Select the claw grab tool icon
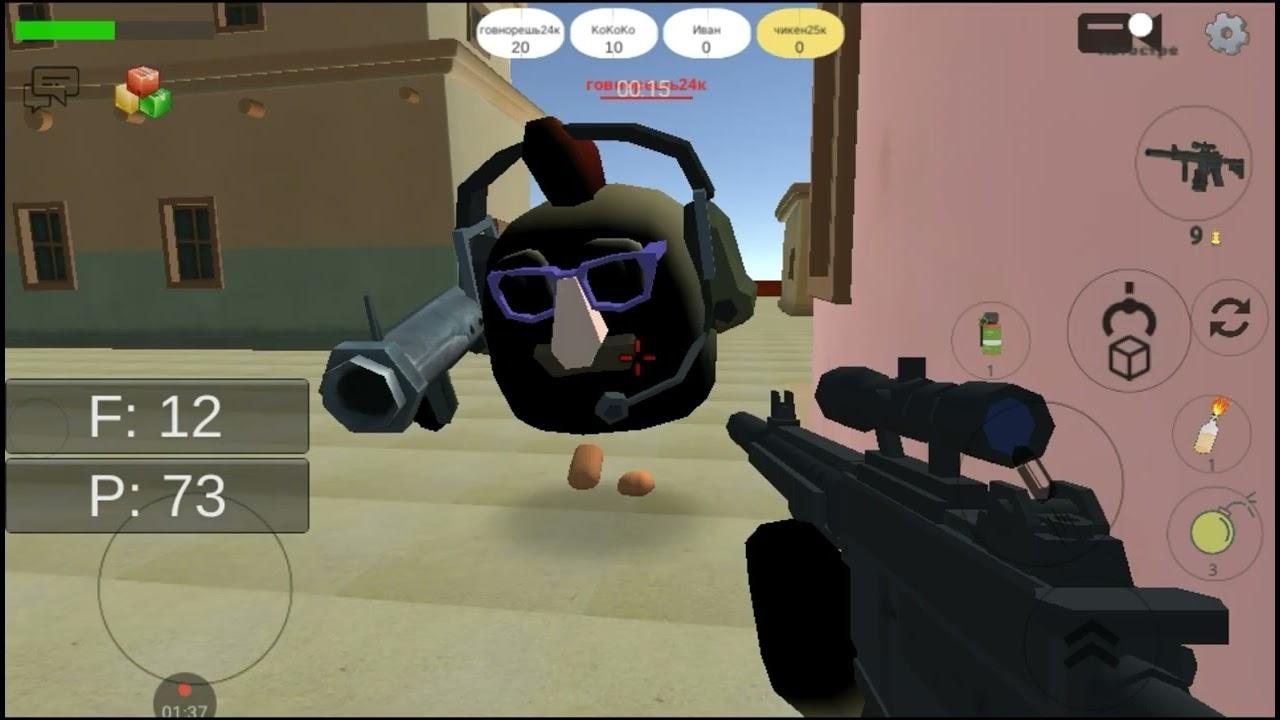The image size is (1280, 720). click(x=1128, y=310)
